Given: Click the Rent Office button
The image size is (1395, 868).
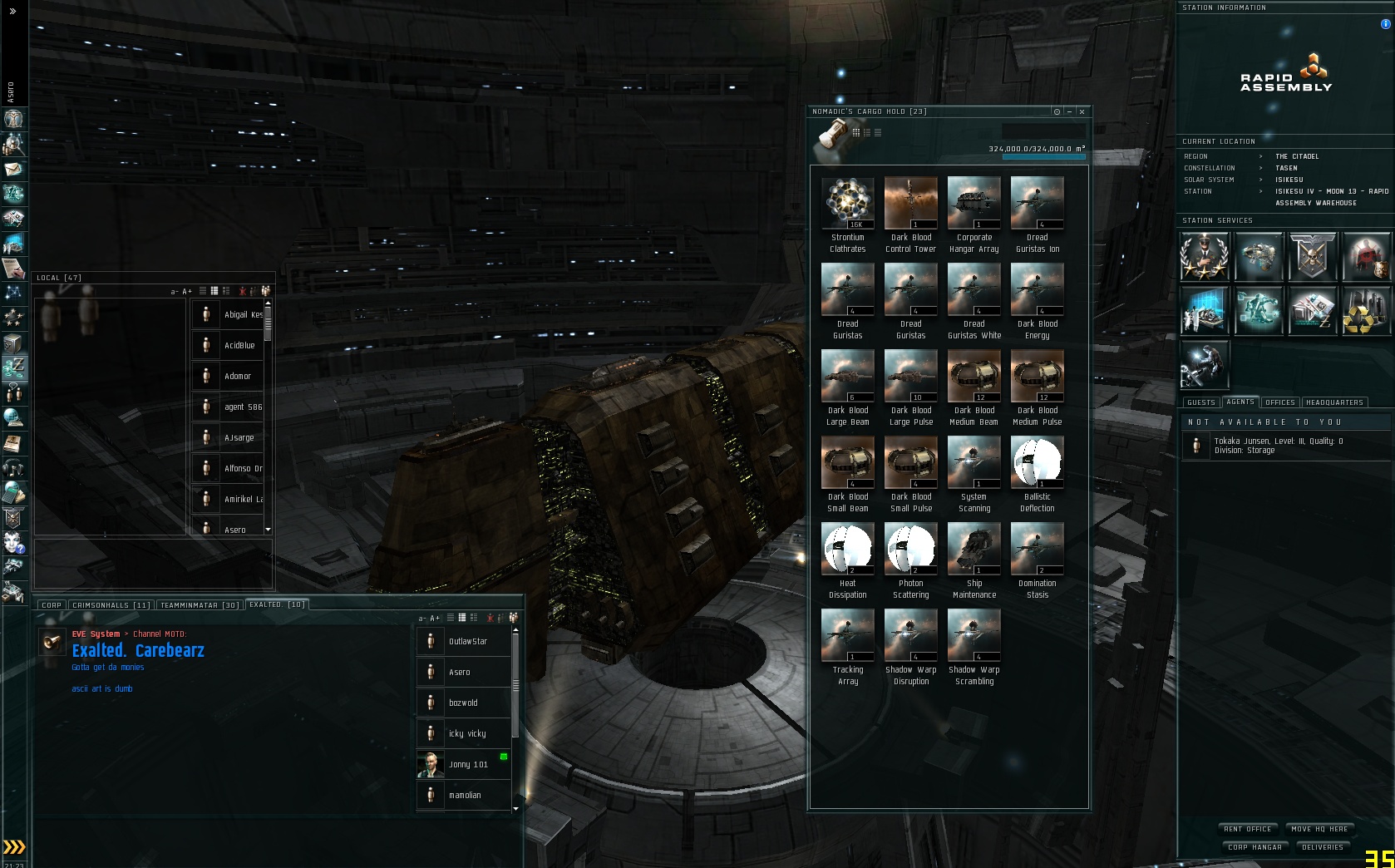Looking at the screenshot, I should (1247, 829).
